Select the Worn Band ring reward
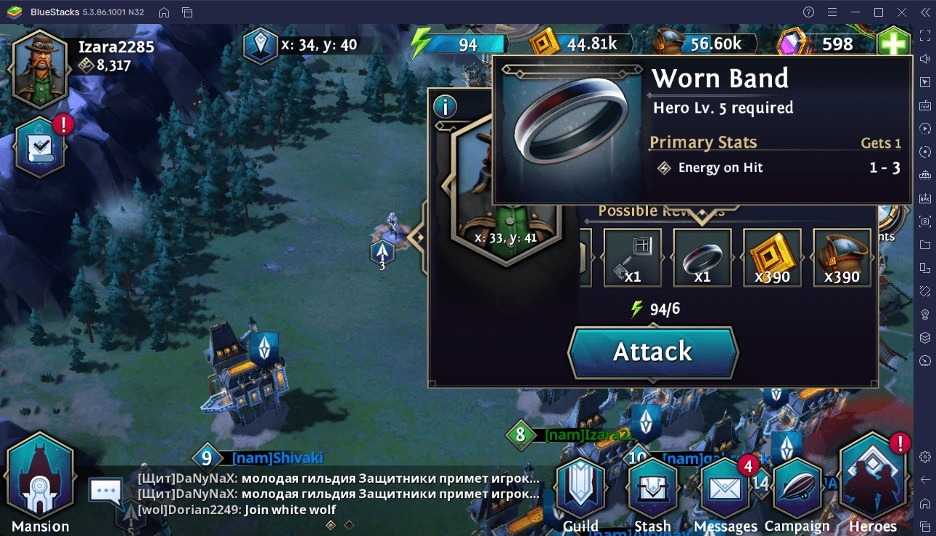936x536 pixels. 701,257
